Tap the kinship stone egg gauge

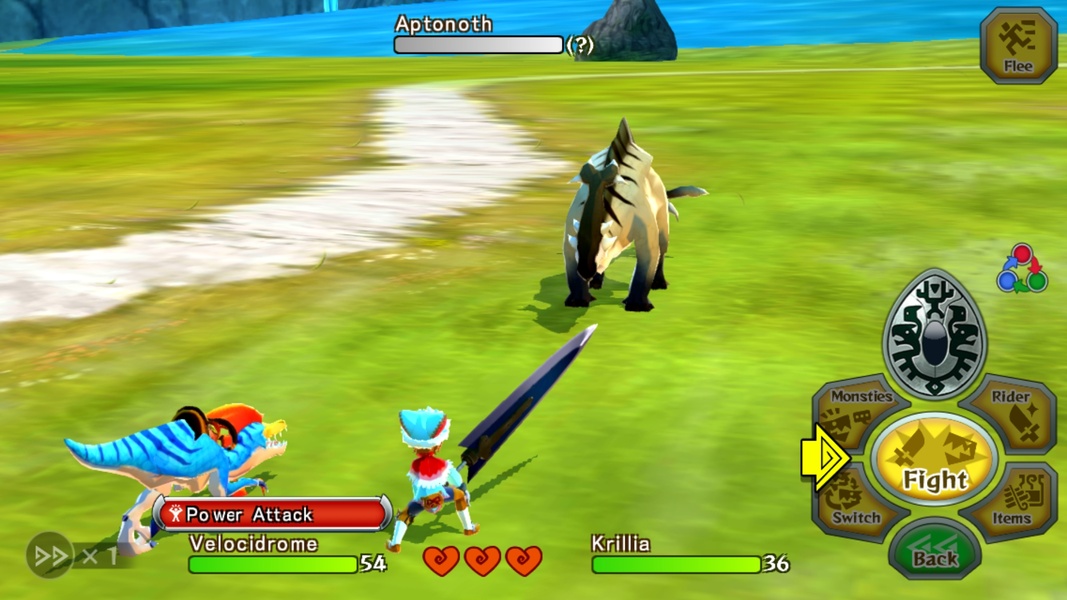(x=935, y=335)
